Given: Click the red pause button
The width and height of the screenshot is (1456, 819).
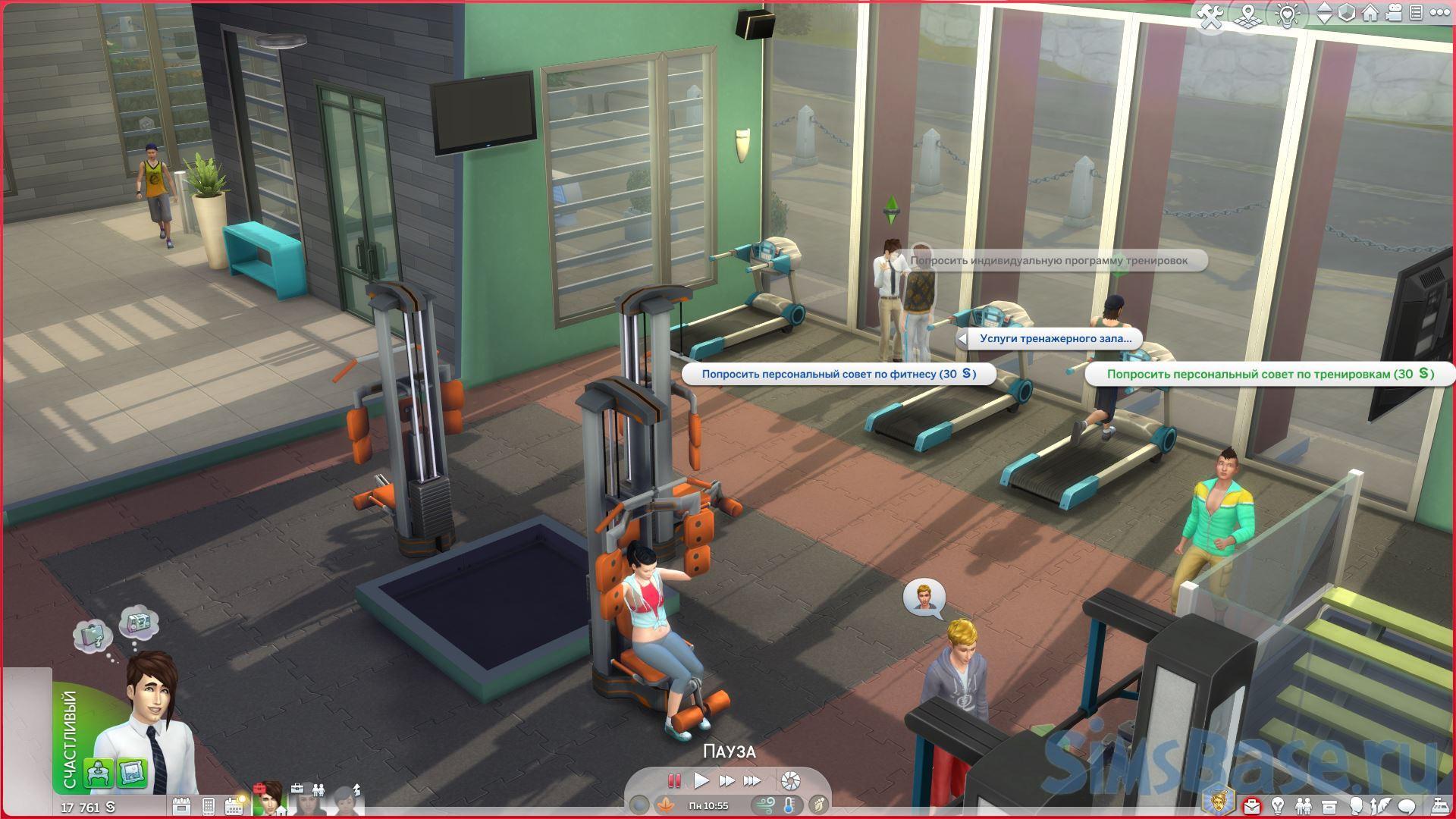Looking at the screenshot, I should pos(673,780).
